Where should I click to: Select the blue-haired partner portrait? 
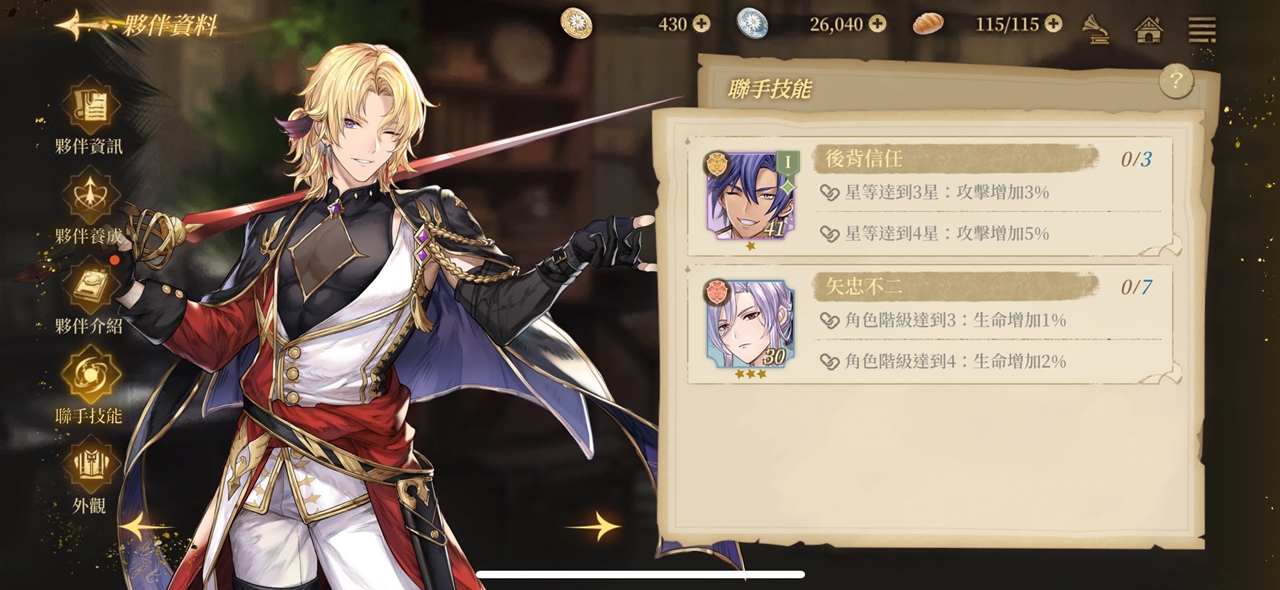[x=749, y=196]
